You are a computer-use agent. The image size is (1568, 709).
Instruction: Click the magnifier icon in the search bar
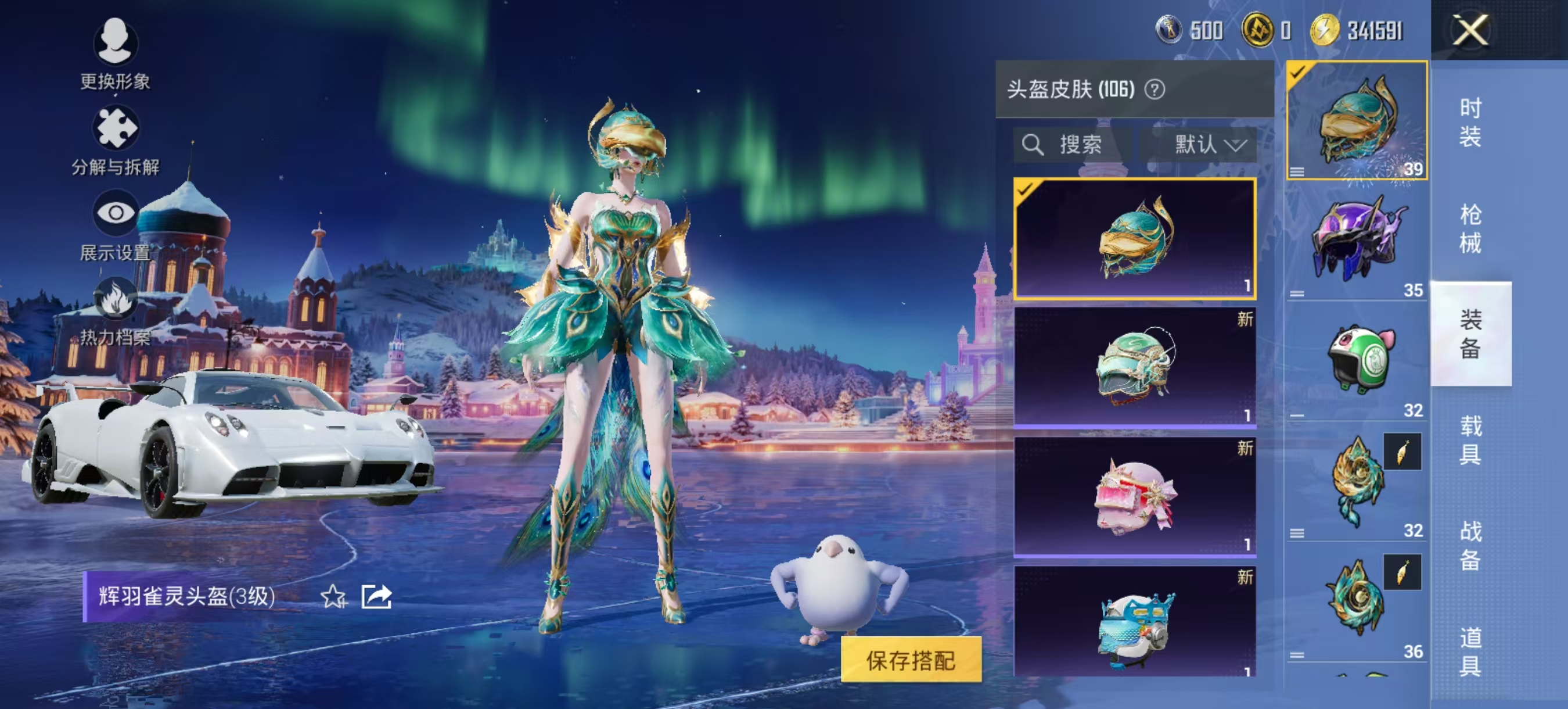coord(1033,144)
